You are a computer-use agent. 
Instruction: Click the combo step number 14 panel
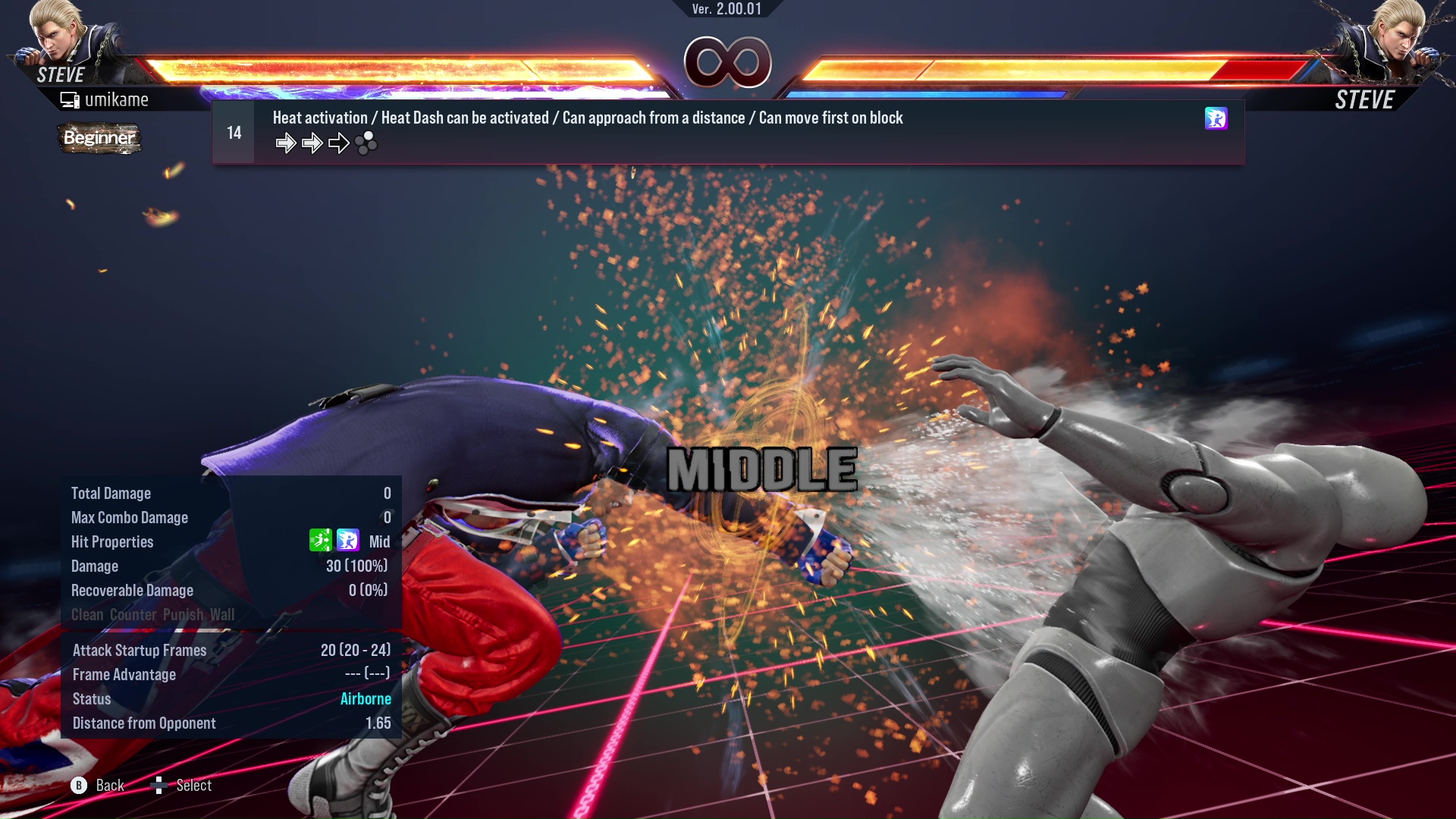click(x=233, y=131)
